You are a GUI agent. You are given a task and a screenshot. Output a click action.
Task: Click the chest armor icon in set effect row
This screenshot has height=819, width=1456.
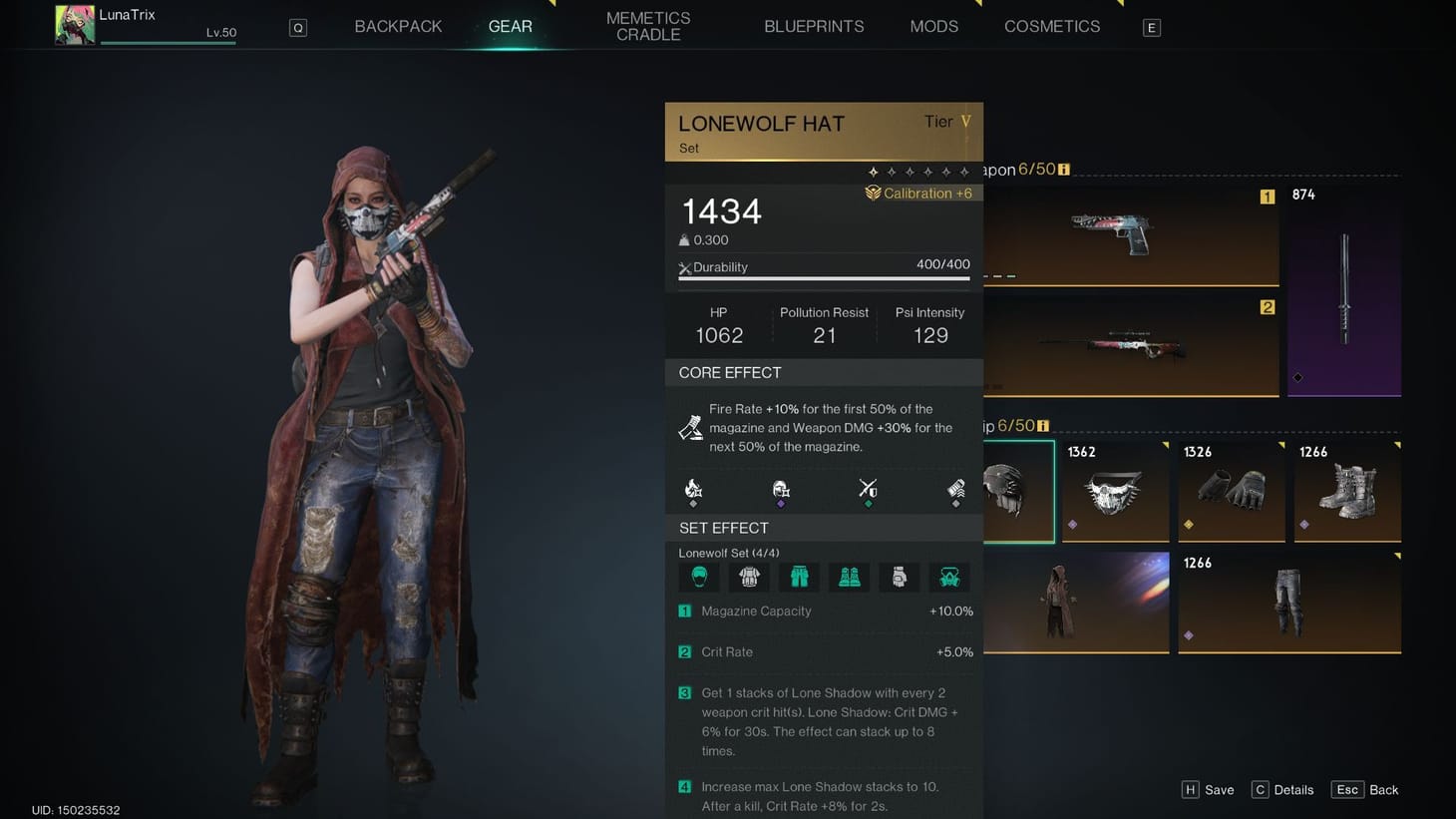[749, 577]
